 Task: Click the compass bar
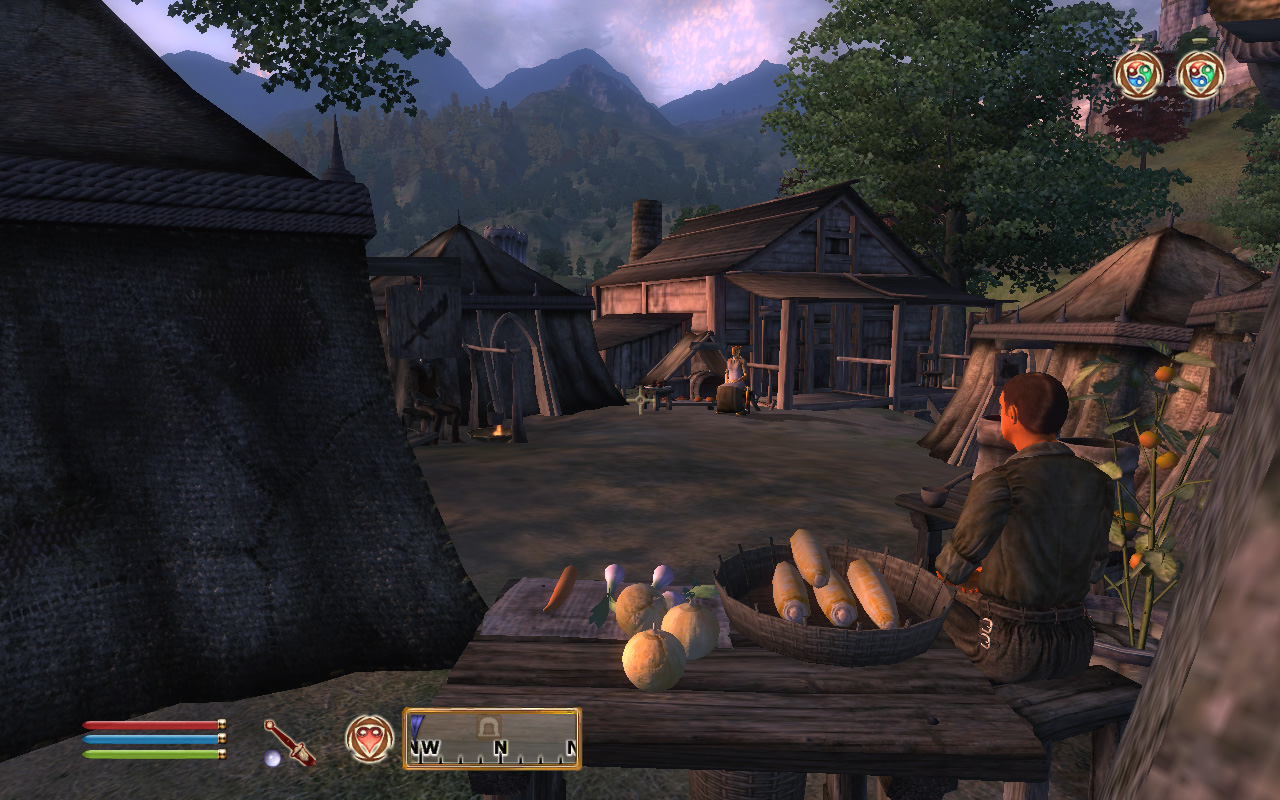click(x=492, y=739)
